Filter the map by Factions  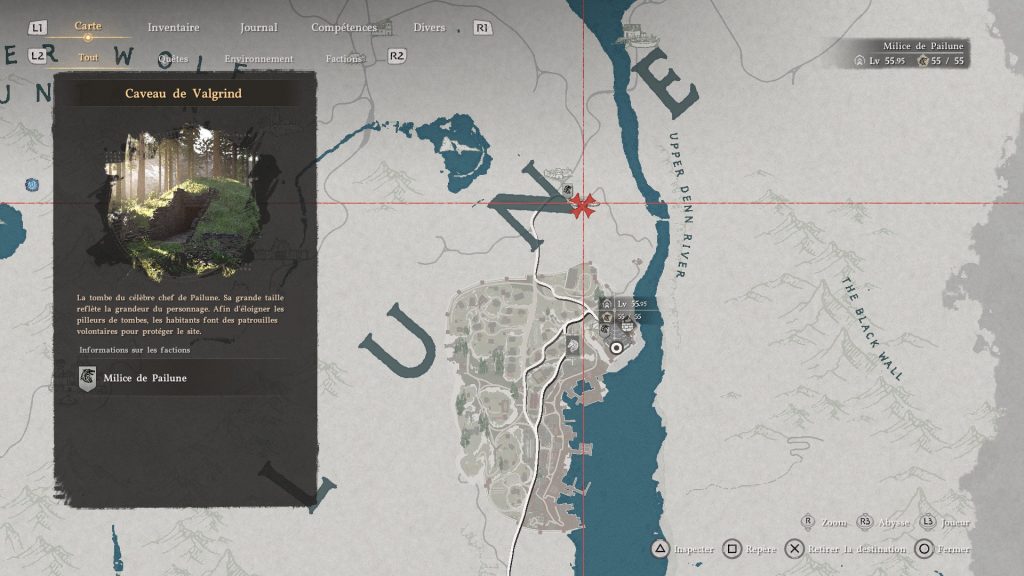(x=344, y=58)
